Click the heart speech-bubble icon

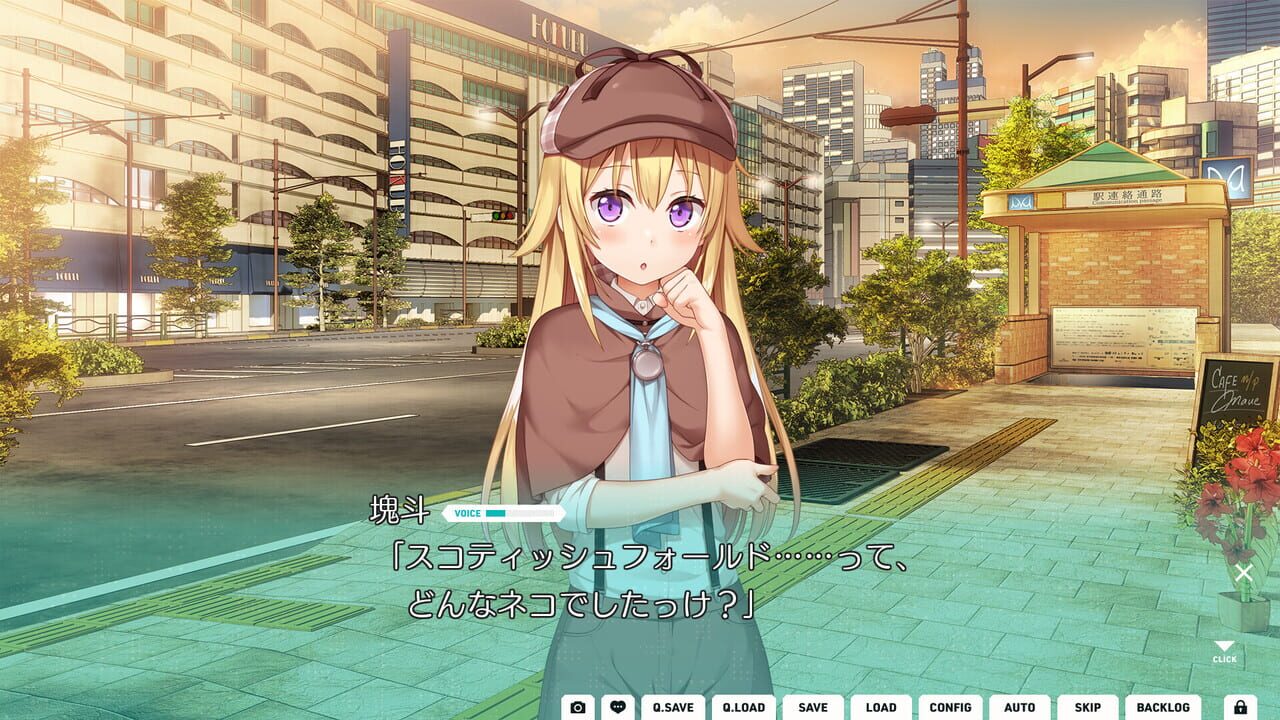pos(619,707)
